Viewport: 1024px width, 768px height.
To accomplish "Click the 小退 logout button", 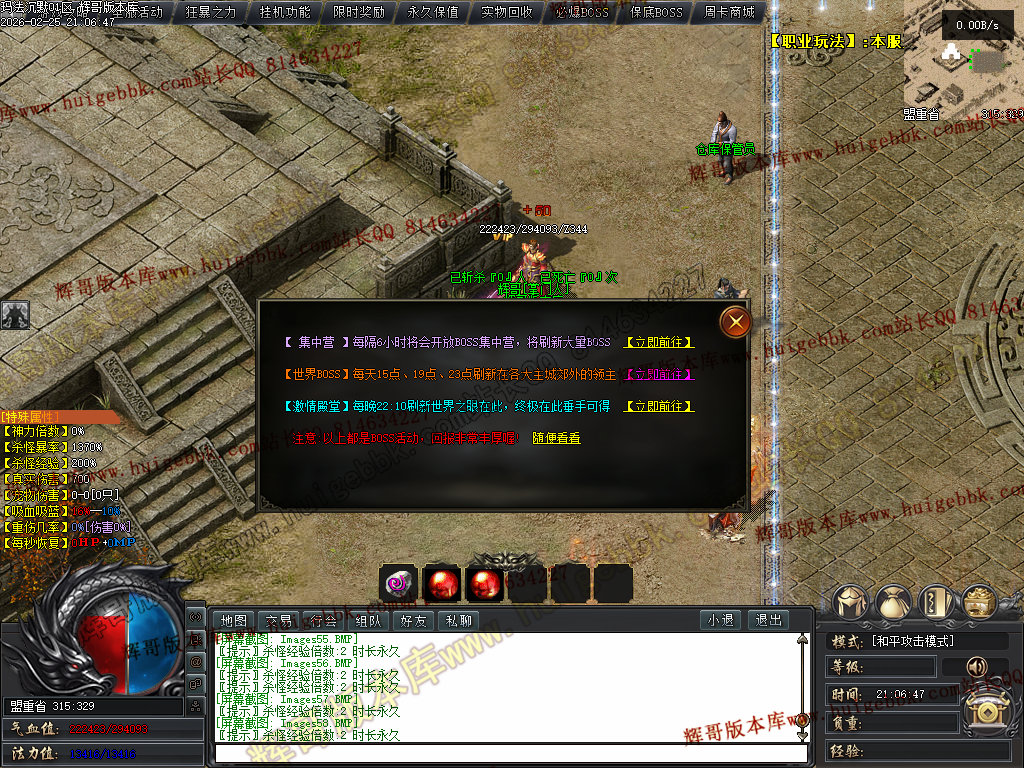I will pyautogui.click(x=720, y=620).
